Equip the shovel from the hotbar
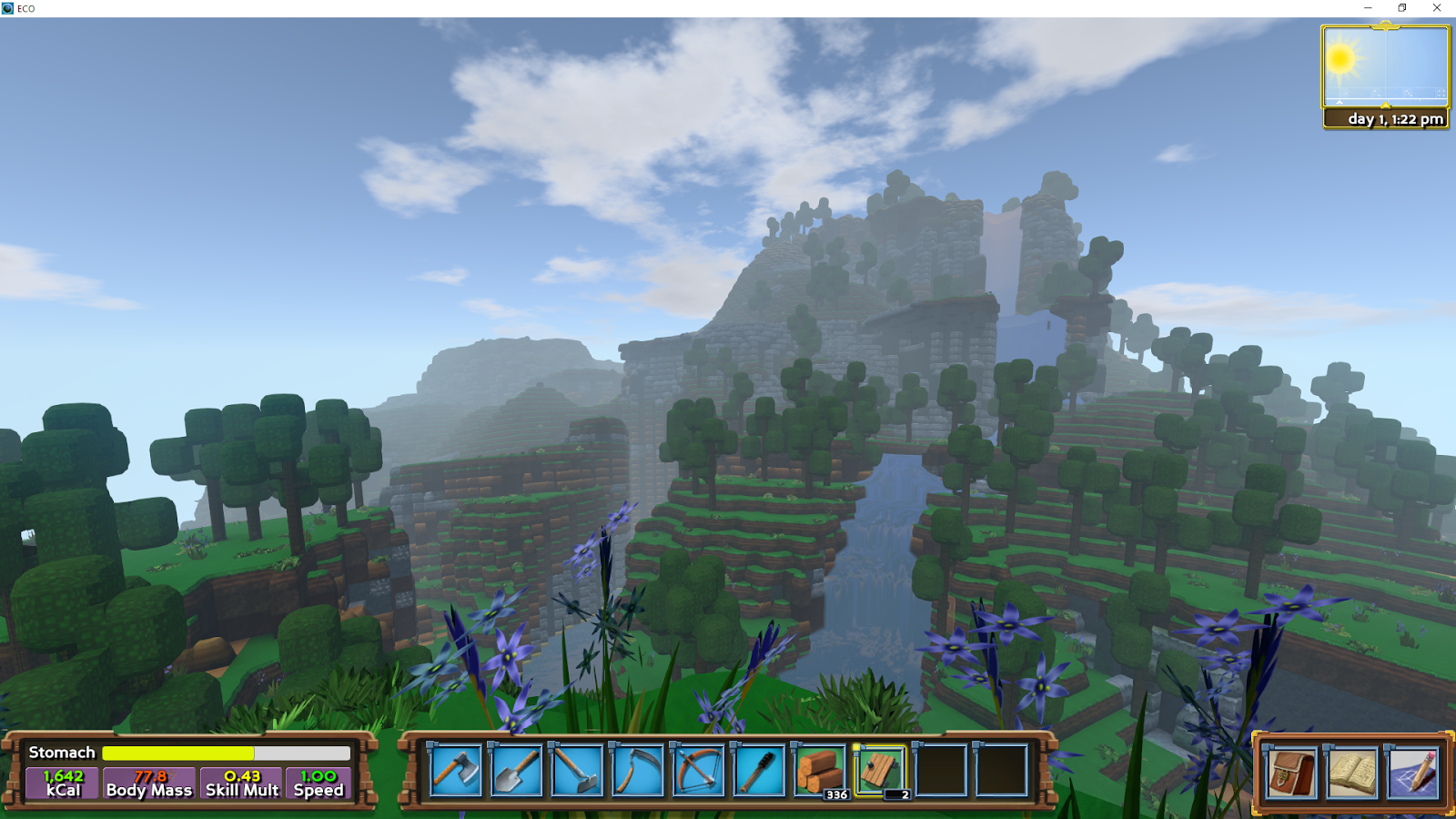The height and width of the screenshot is (819, 1456). (x=516, y=771)
